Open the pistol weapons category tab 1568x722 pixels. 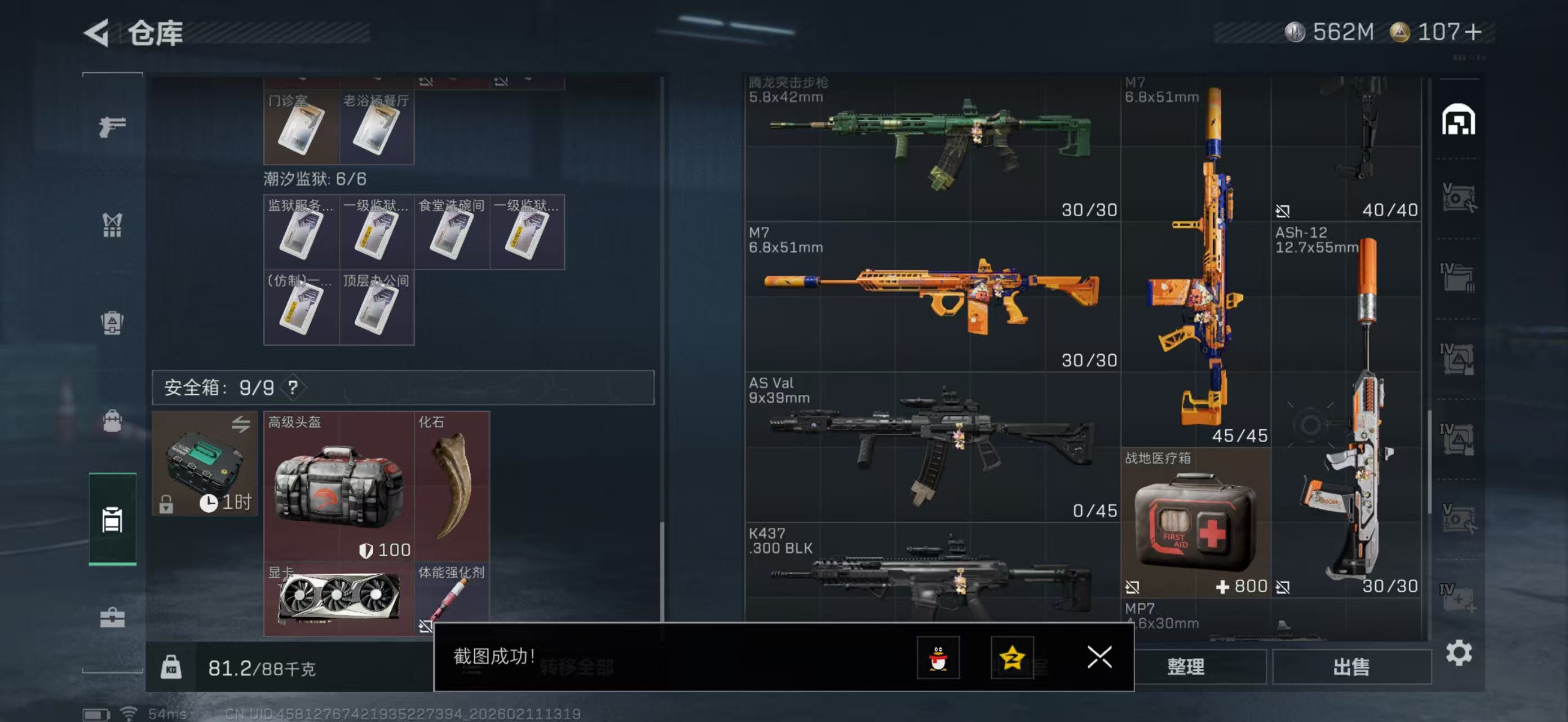pyautogui.click(x=113, y=126)
